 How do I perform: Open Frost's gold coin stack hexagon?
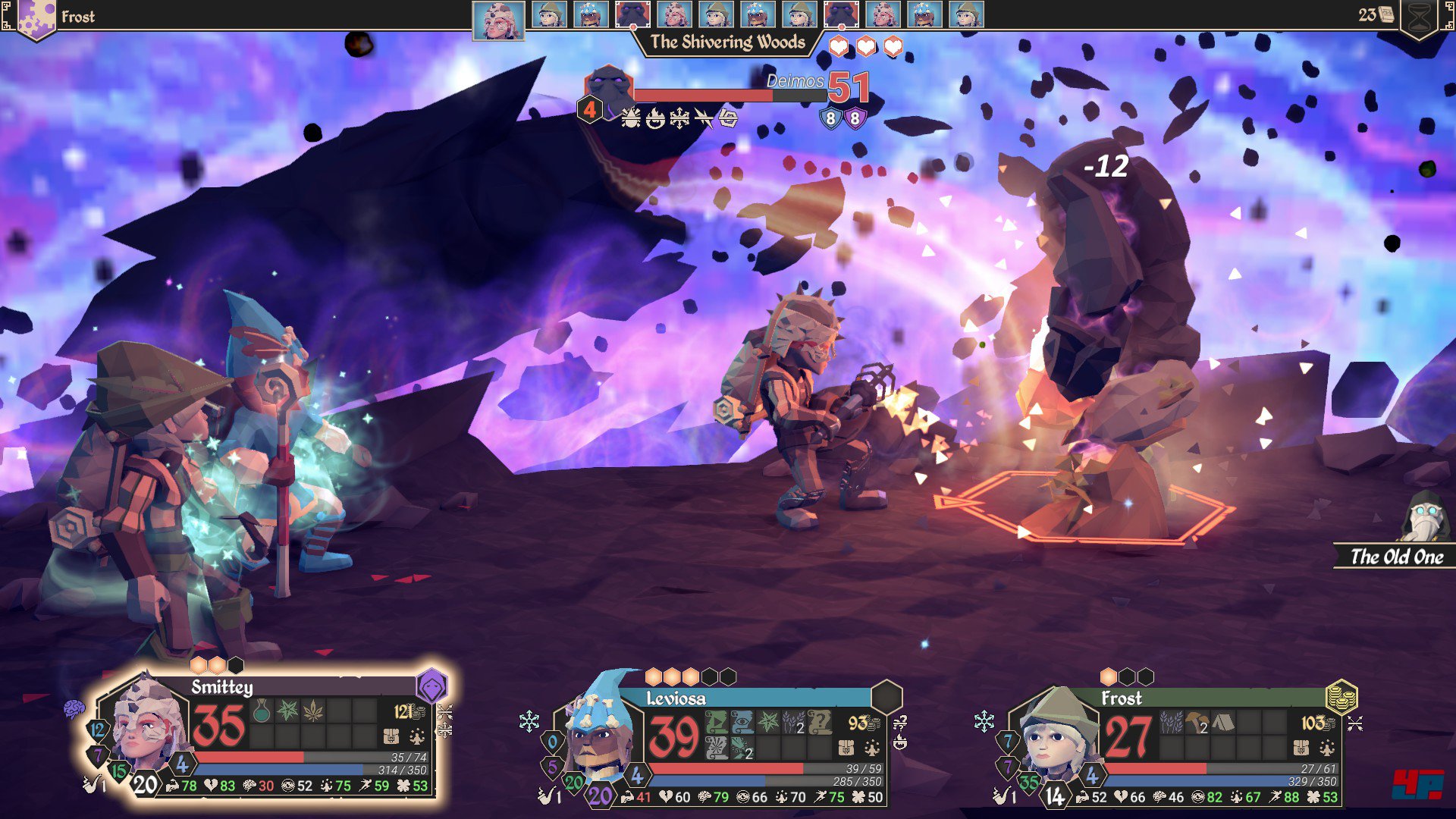(1341, 697)
